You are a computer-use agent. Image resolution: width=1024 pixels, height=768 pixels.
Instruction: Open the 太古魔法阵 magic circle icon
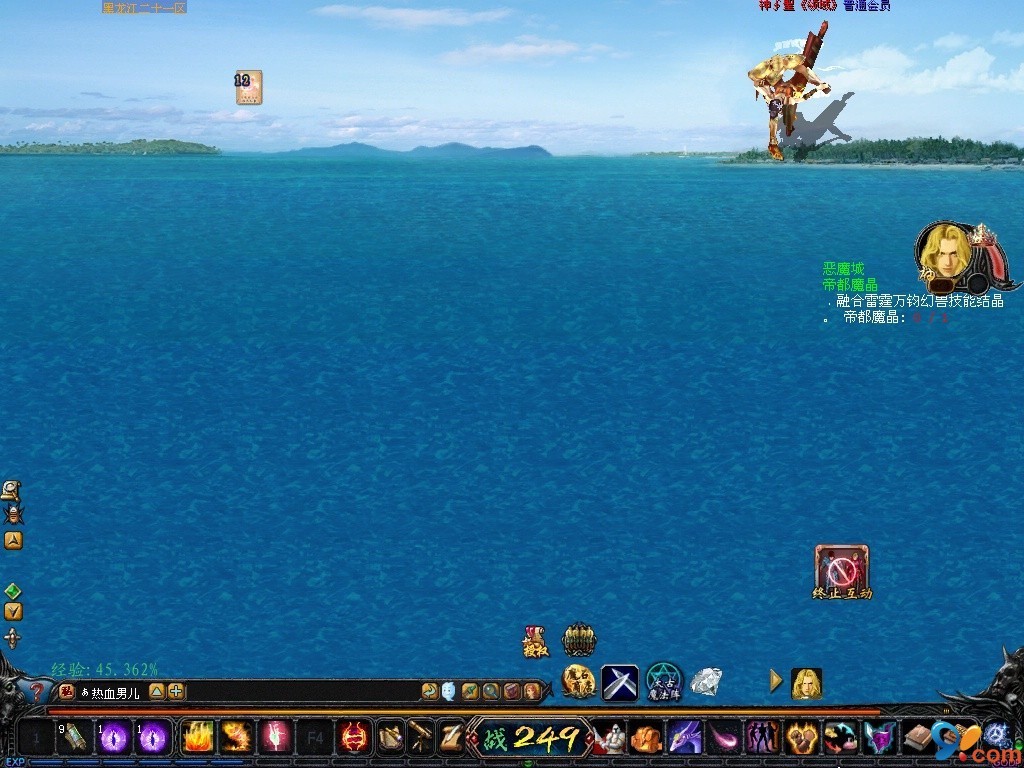tap(662, 682)
